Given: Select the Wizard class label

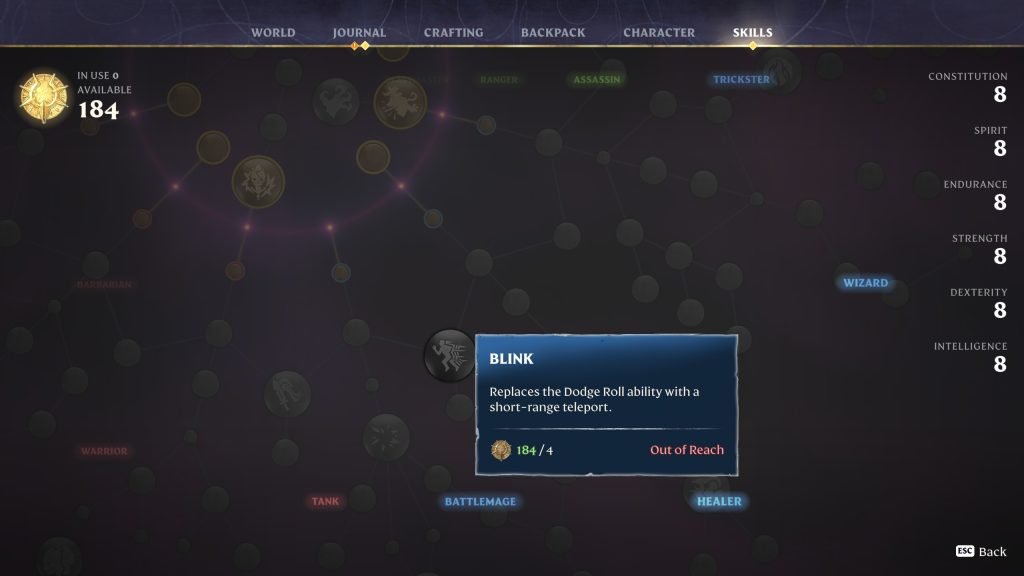Looking at the screenshot, I should pyautogui.click(x=865, y=283).
